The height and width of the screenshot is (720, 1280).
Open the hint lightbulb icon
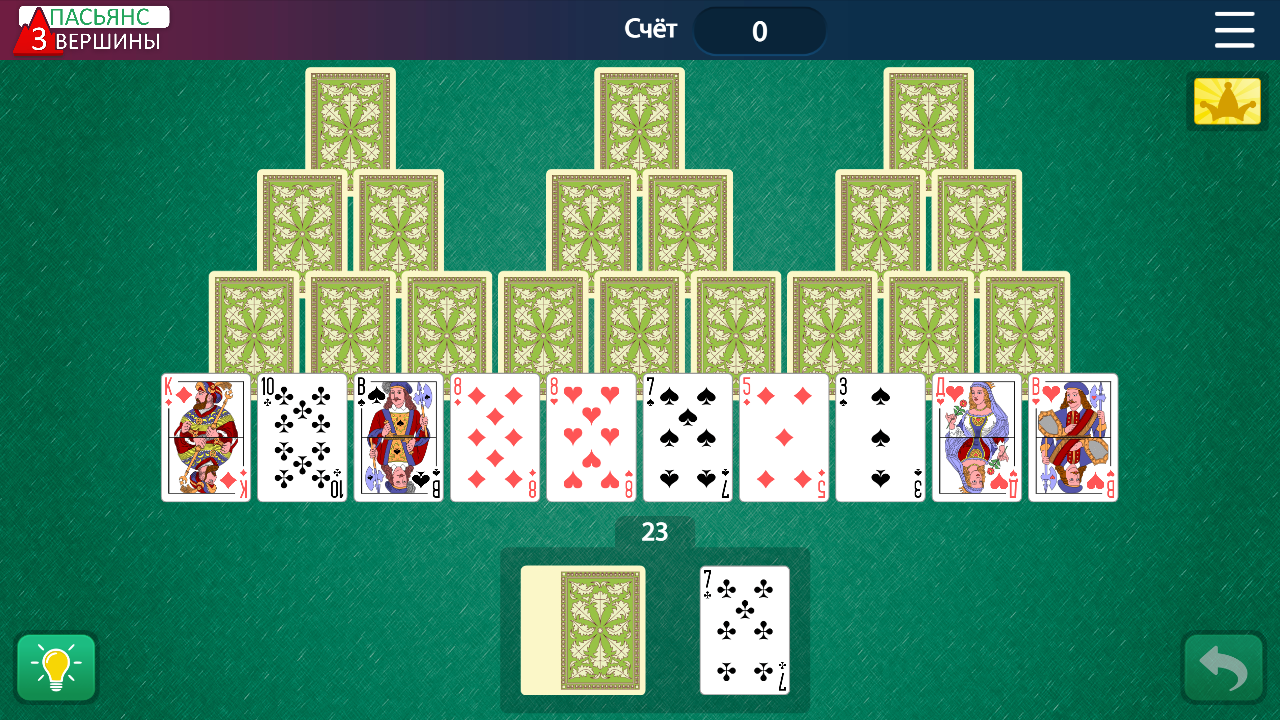[56, 667]
